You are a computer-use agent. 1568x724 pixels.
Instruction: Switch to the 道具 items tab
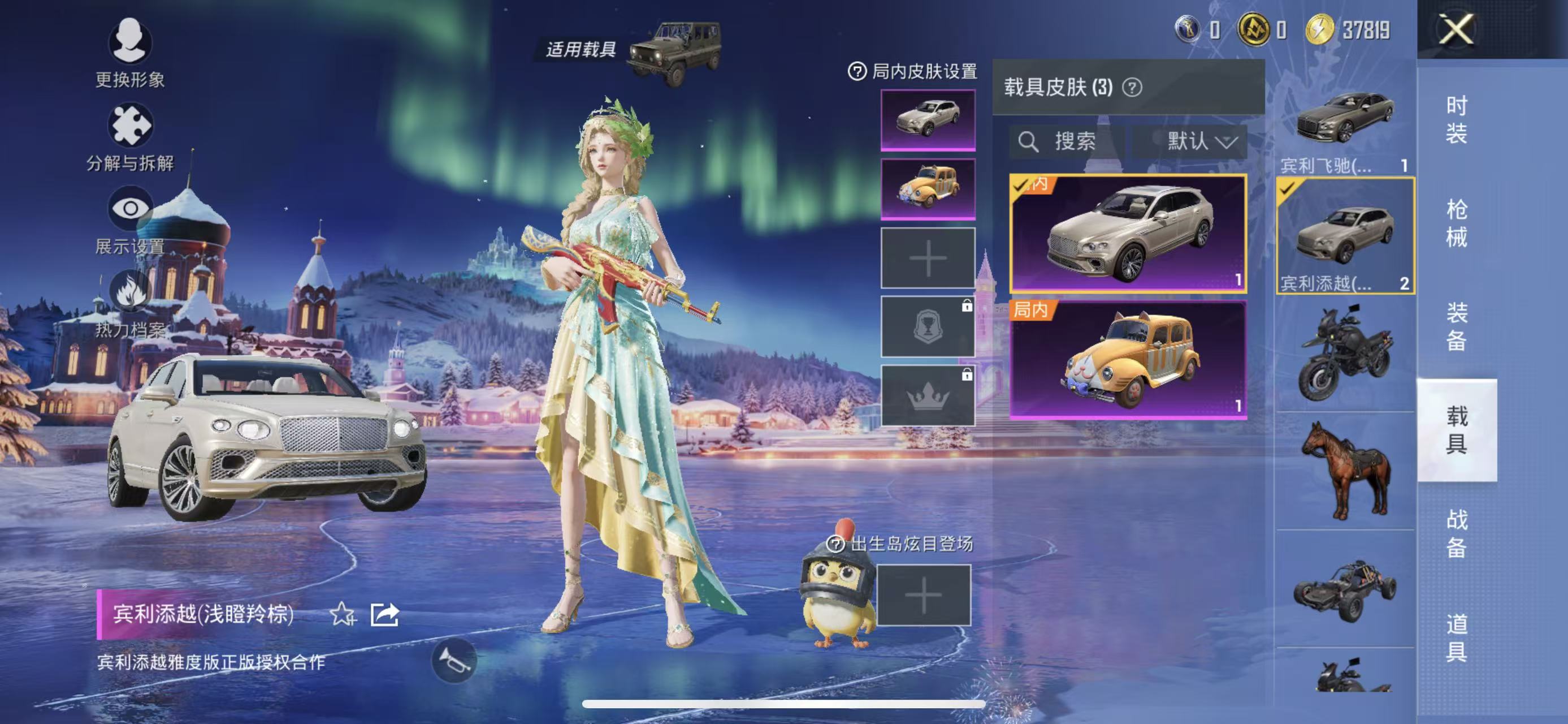pyautogui.click(x=1456, y=637)
